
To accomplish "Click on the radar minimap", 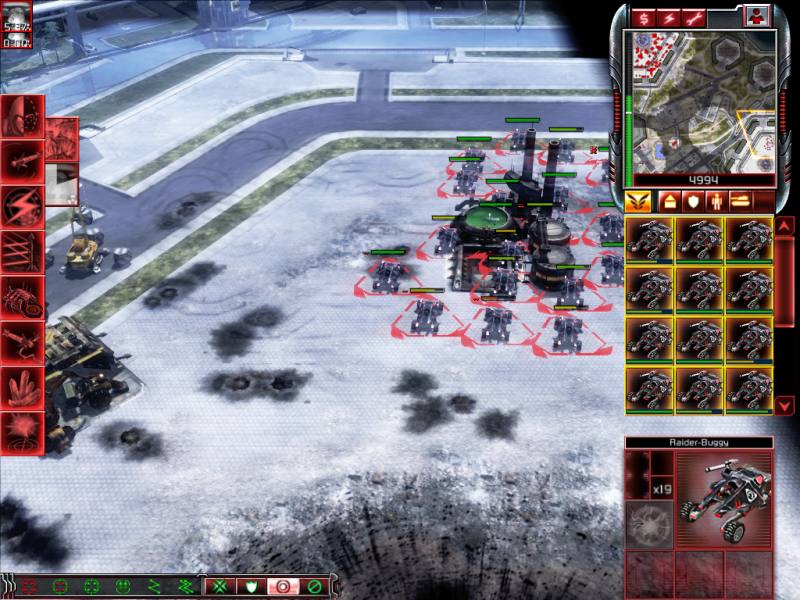I will tap(699, 100).
